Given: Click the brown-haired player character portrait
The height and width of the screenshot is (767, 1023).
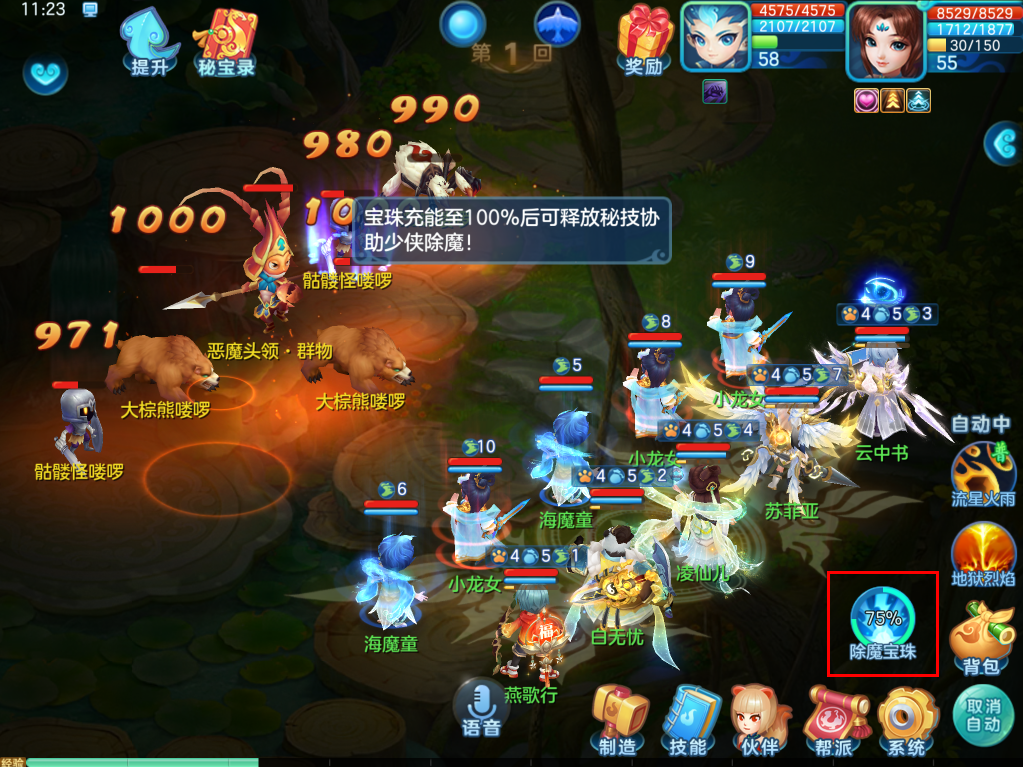Looking at the screenshot, I should pos(882,40).
